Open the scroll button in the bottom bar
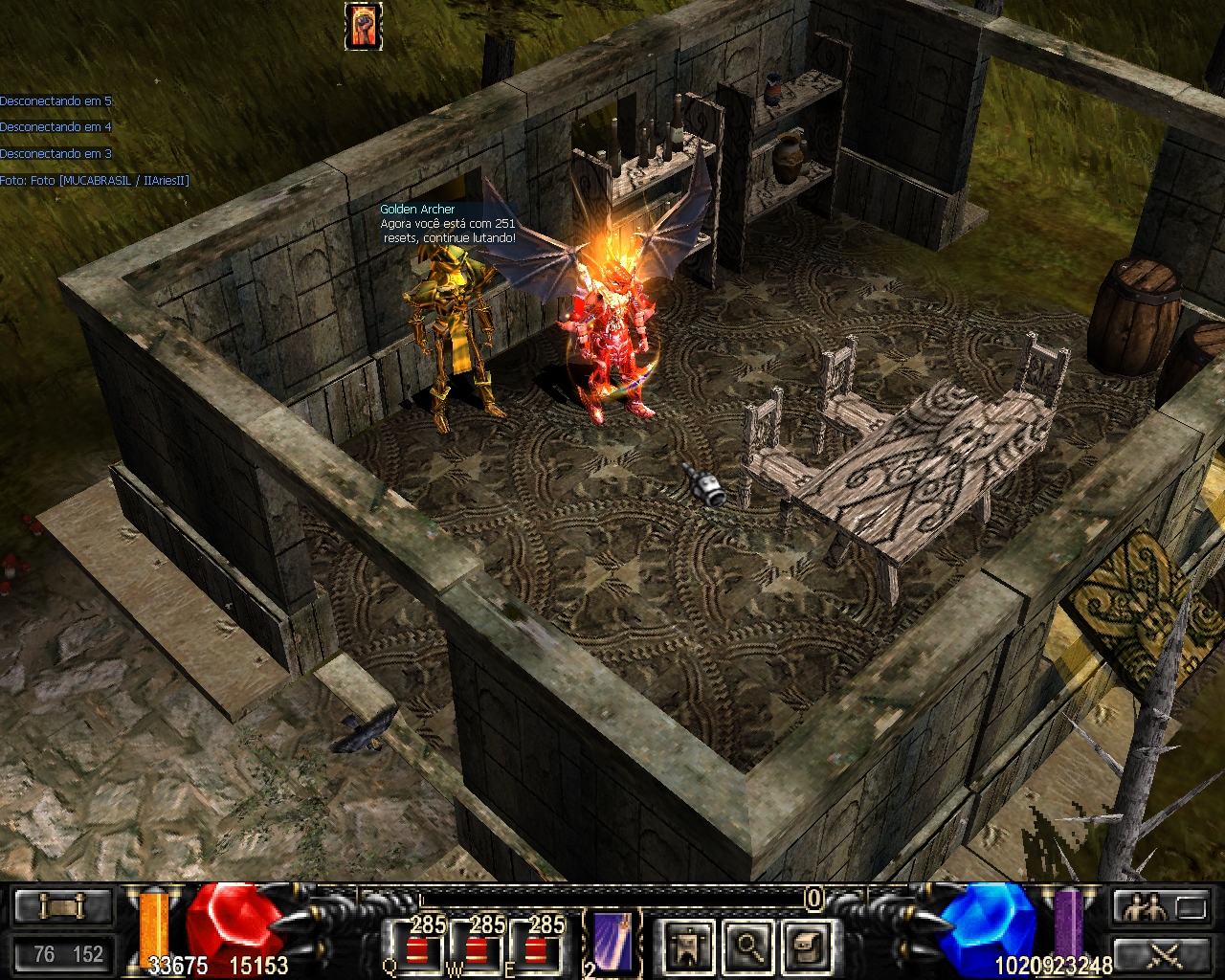The image size is (1225, 980). 63,905
